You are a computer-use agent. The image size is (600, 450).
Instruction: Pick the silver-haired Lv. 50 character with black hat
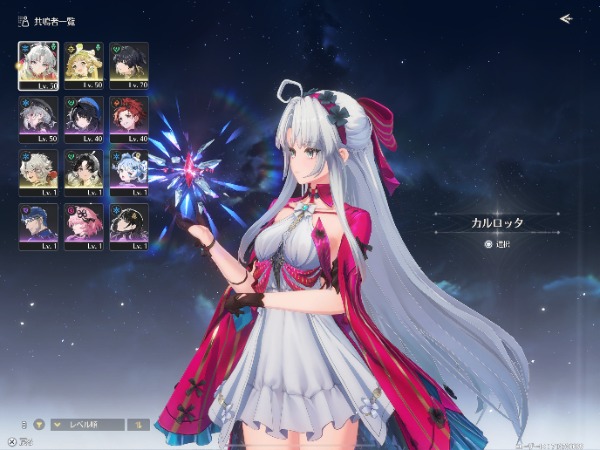coord(38,118)
